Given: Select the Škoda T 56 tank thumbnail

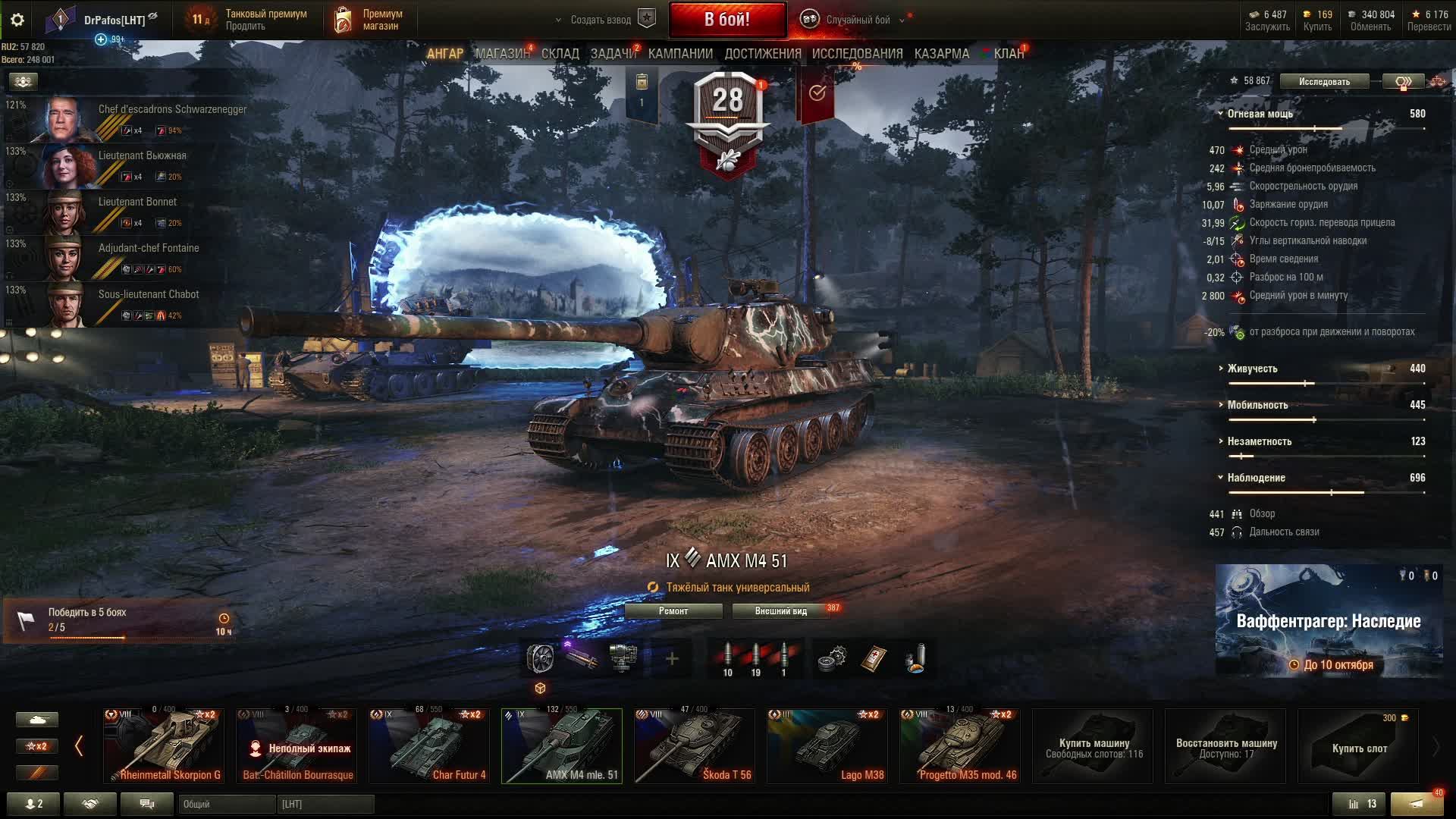Looking at the screenshot, I should tap(695, 747).
